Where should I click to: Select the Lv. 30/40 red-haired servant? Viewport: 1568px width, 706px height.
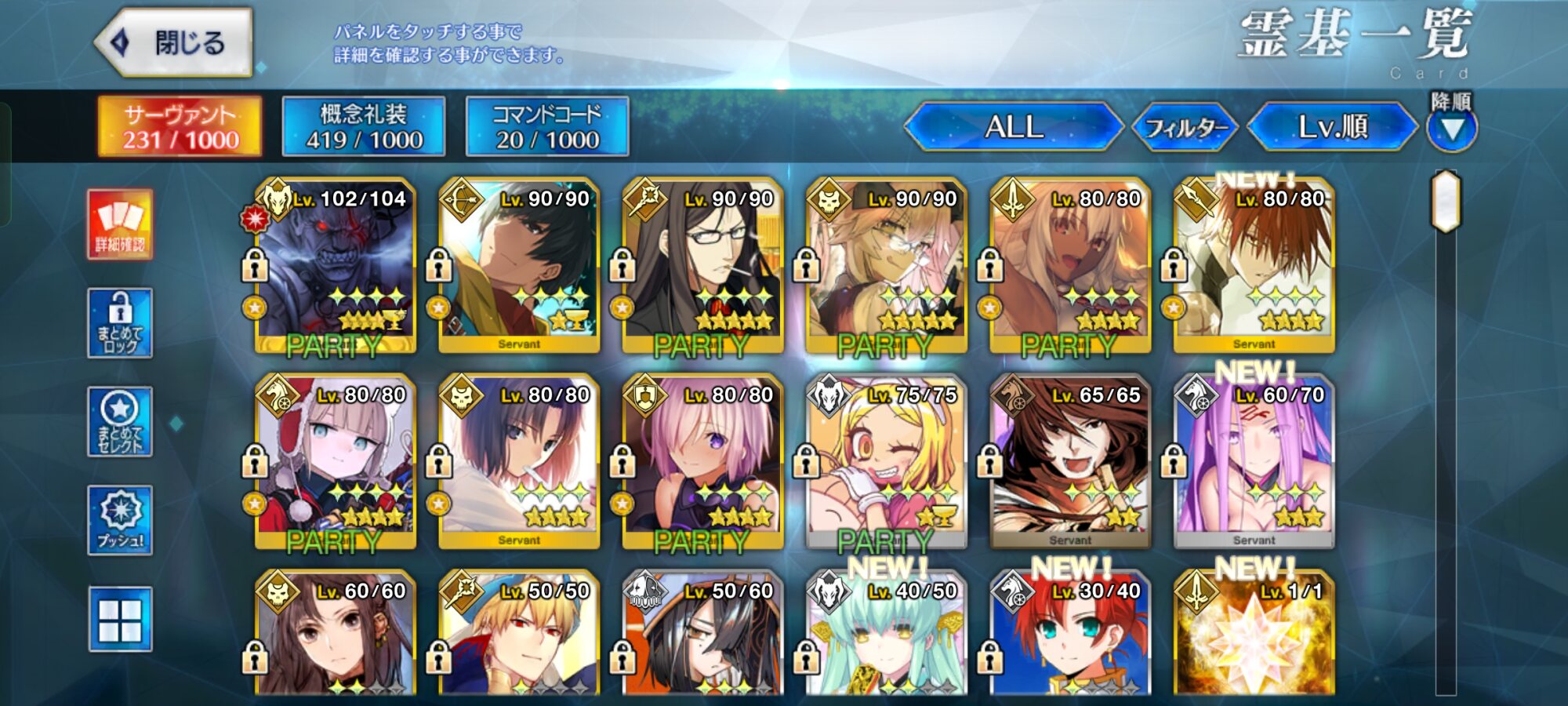1070,635
